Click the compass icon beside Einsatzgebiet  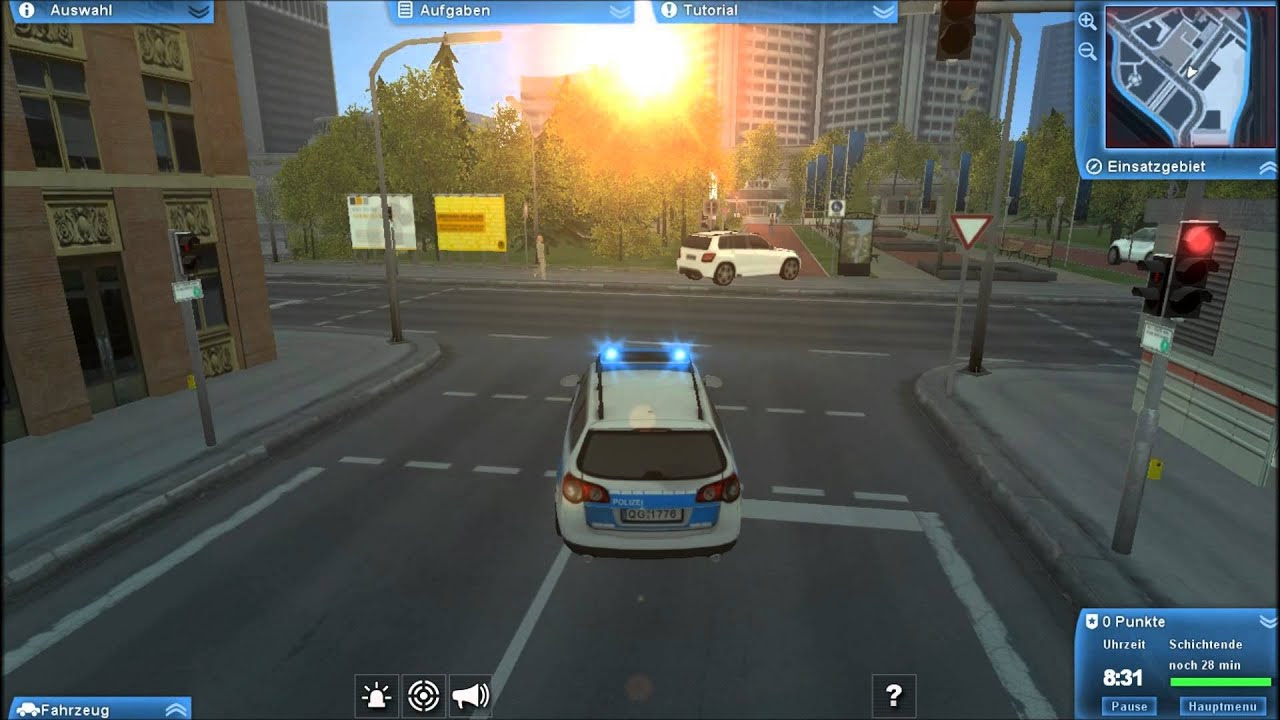[x=1095, y=167]
